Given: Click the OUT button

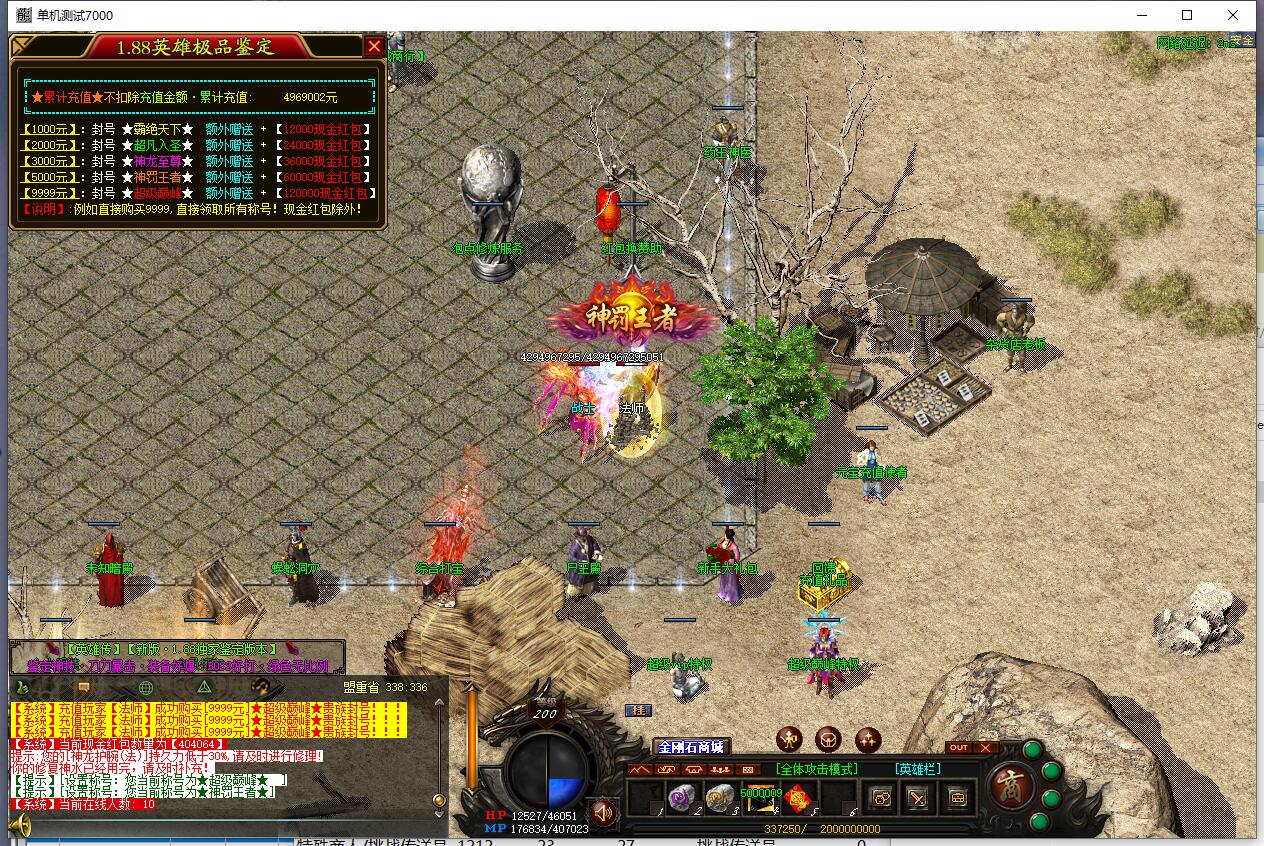Looking at the screenshot, I should pos(958,748).
